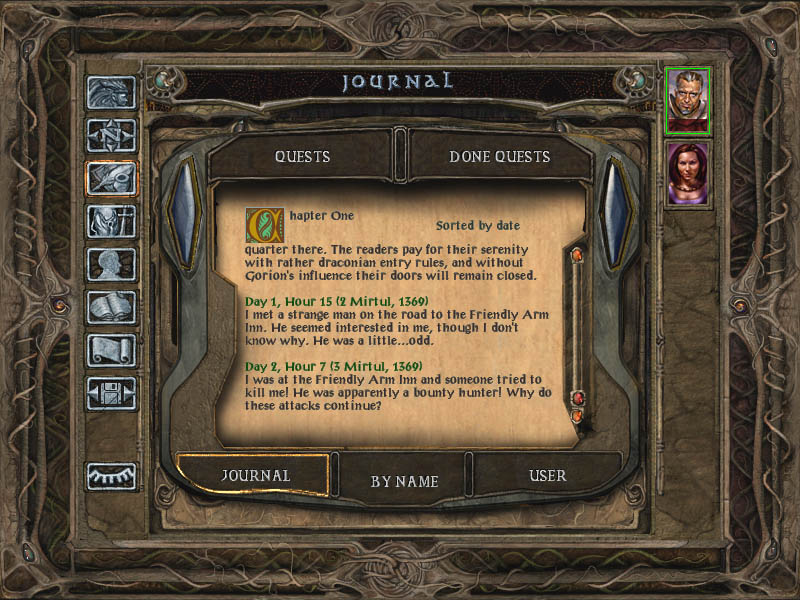Click the rest button with closed eye
Image resolution: width=800 pixels, height=600 pixels.
point(111,476)
